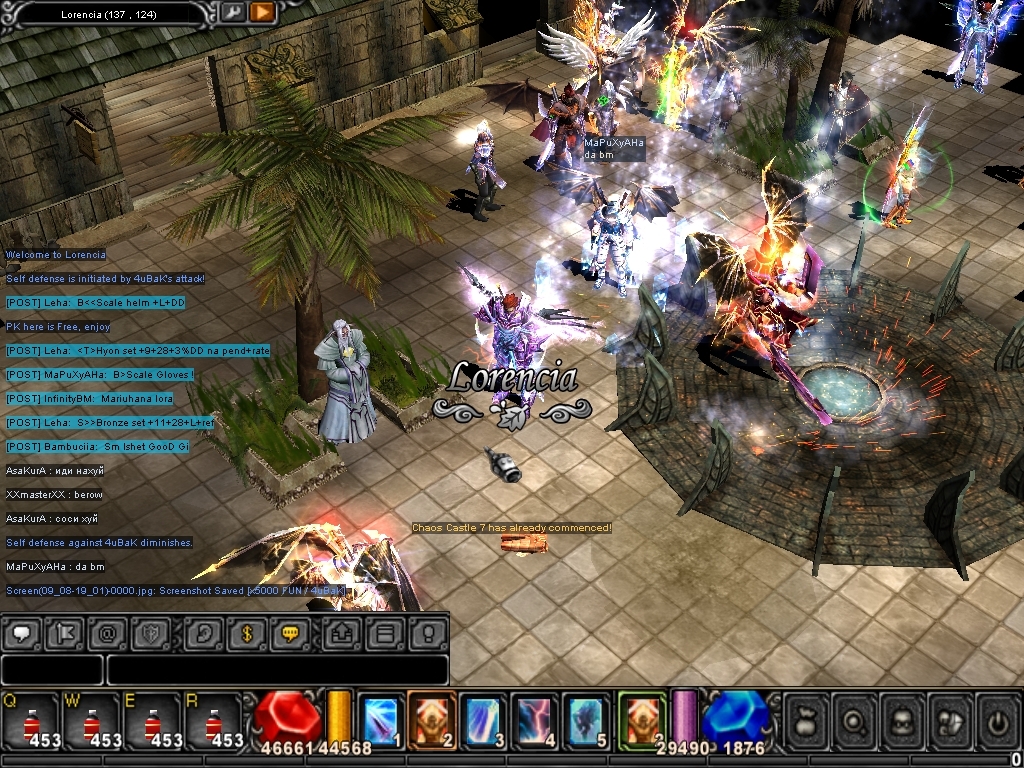Activate the blue skill in slot 5

[588, 720]
